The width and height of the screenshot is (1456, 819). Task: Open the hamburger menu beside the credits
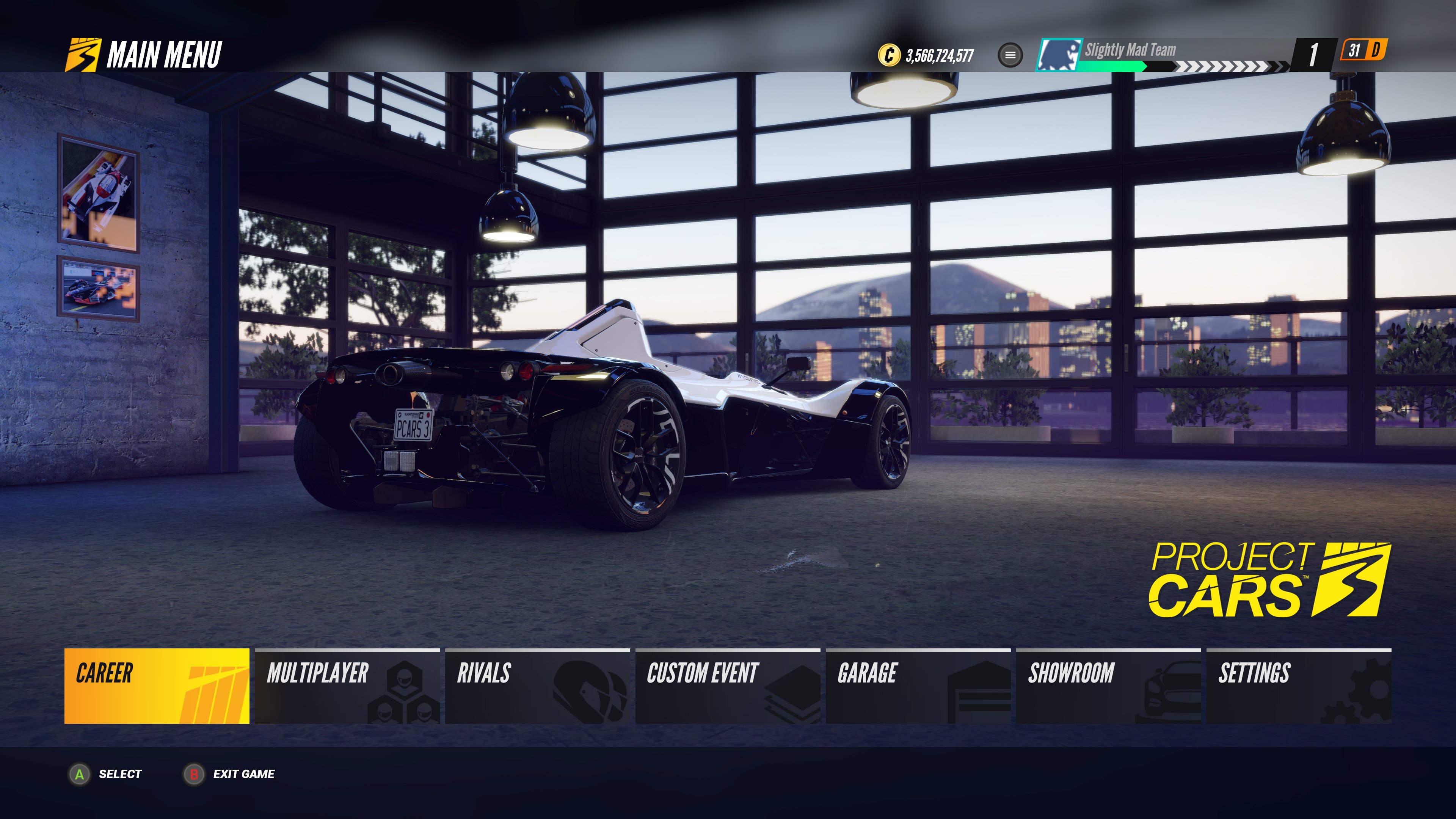[x=1009, y=54]
